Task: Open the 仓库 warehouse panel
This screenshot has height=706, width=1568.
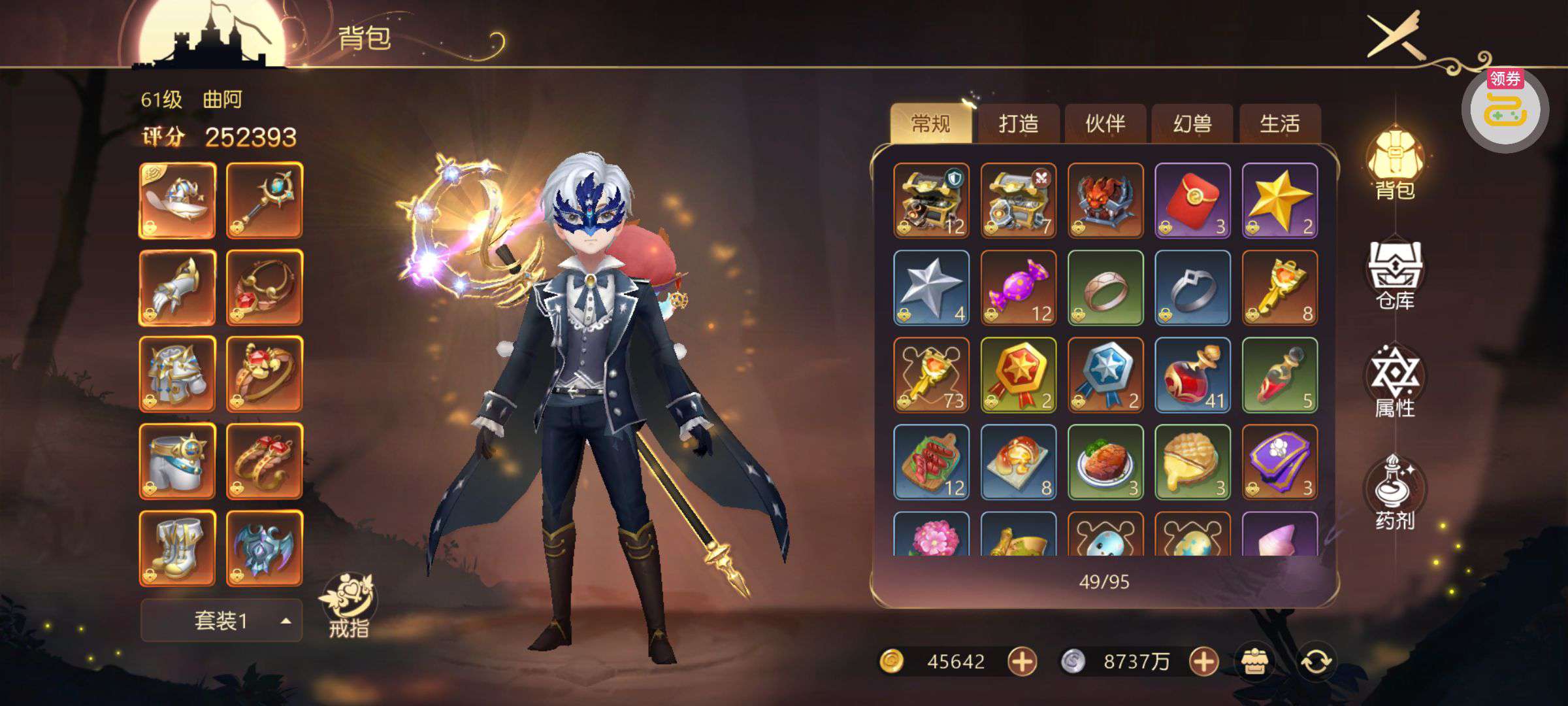Action: (x=1395, y=276)
